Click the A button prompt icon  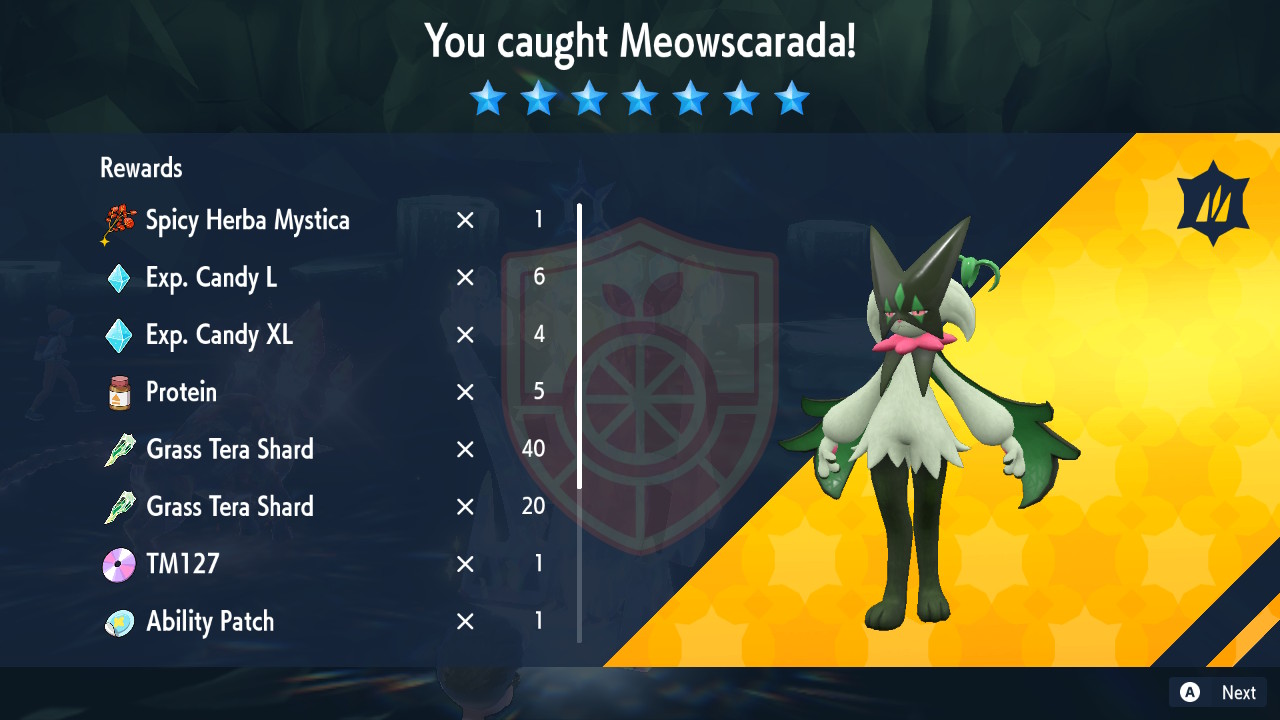tap(1189, 692)
